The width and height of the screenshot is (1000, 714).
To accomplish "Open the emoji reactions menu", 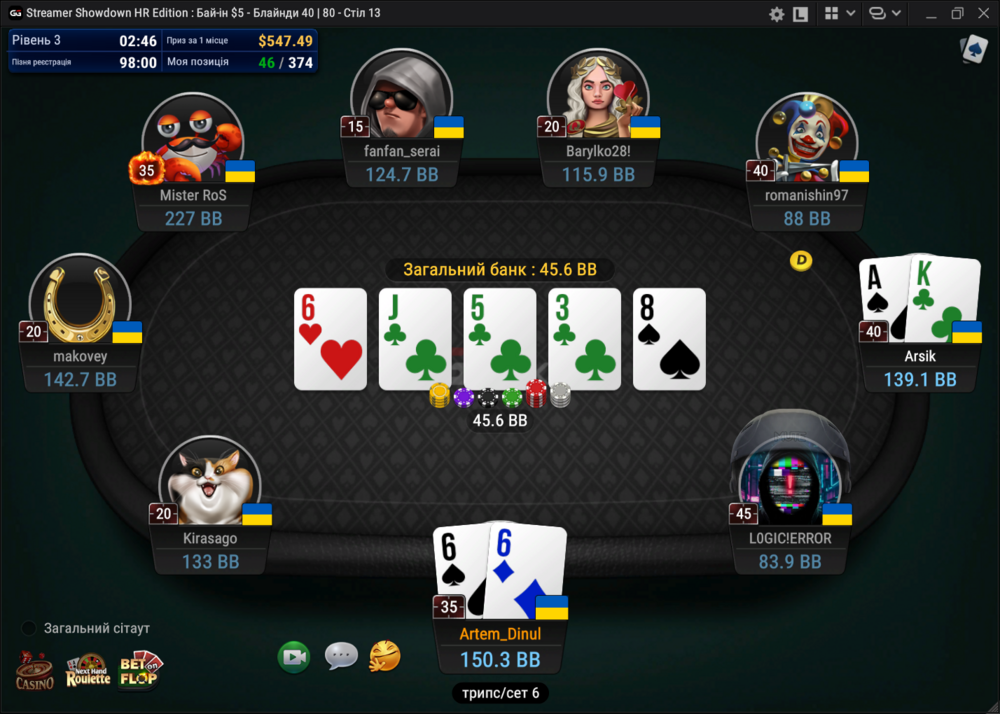I will click(385, 656).
